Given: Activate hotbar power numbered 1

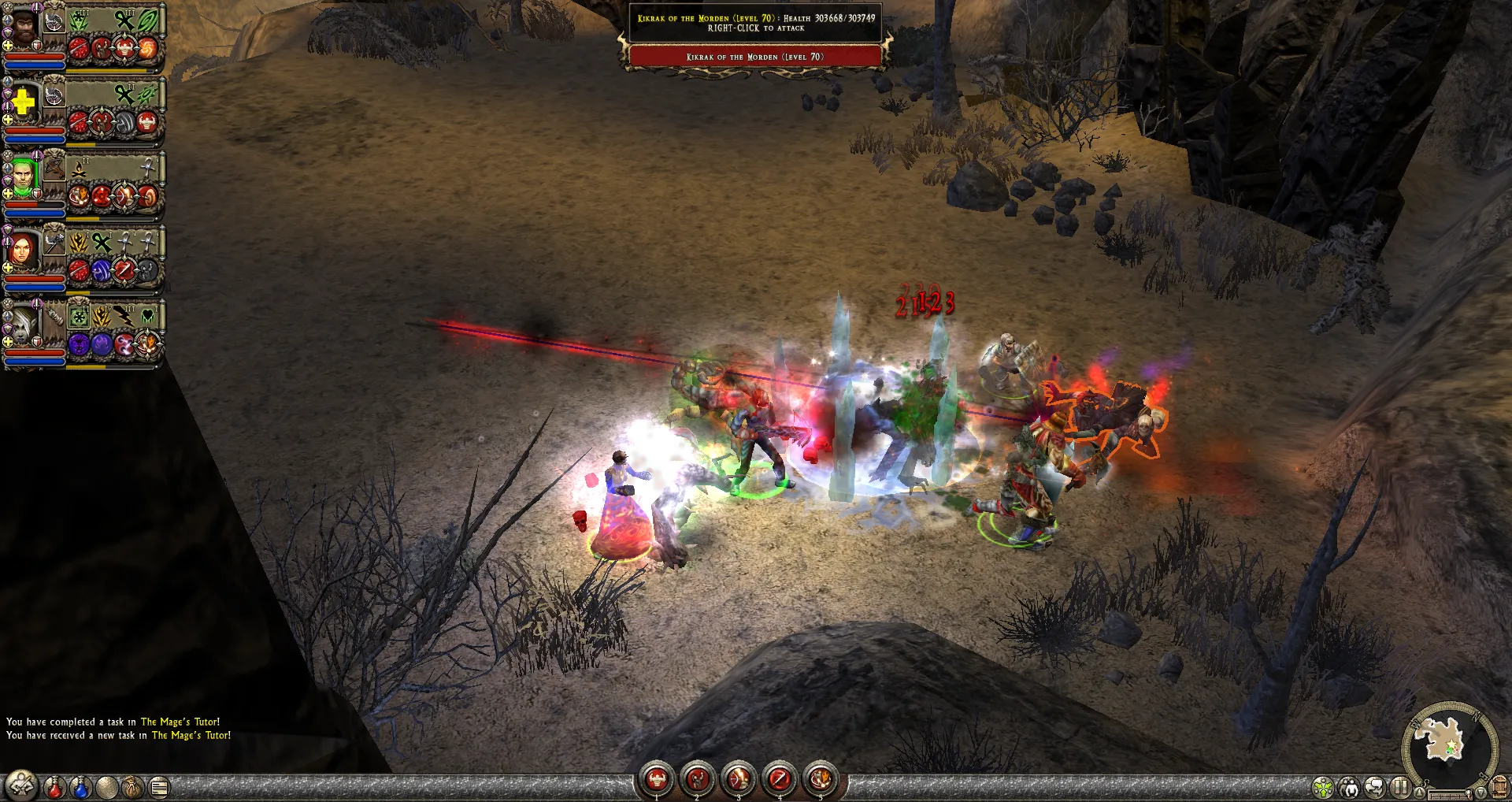Looking at the screenshot, I should coord(656,779).
